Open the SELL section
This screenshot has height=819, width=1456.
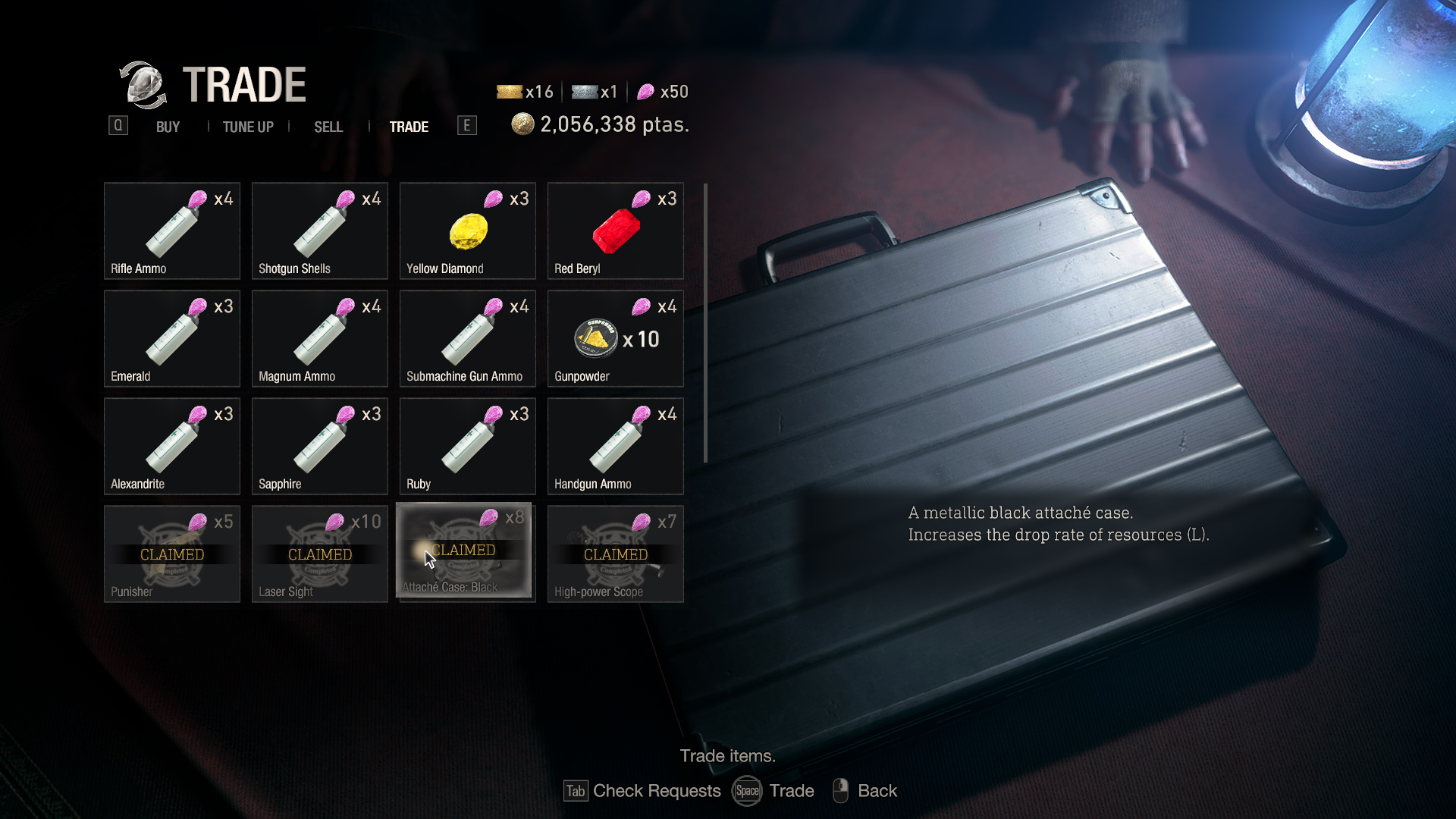point(328,127)
